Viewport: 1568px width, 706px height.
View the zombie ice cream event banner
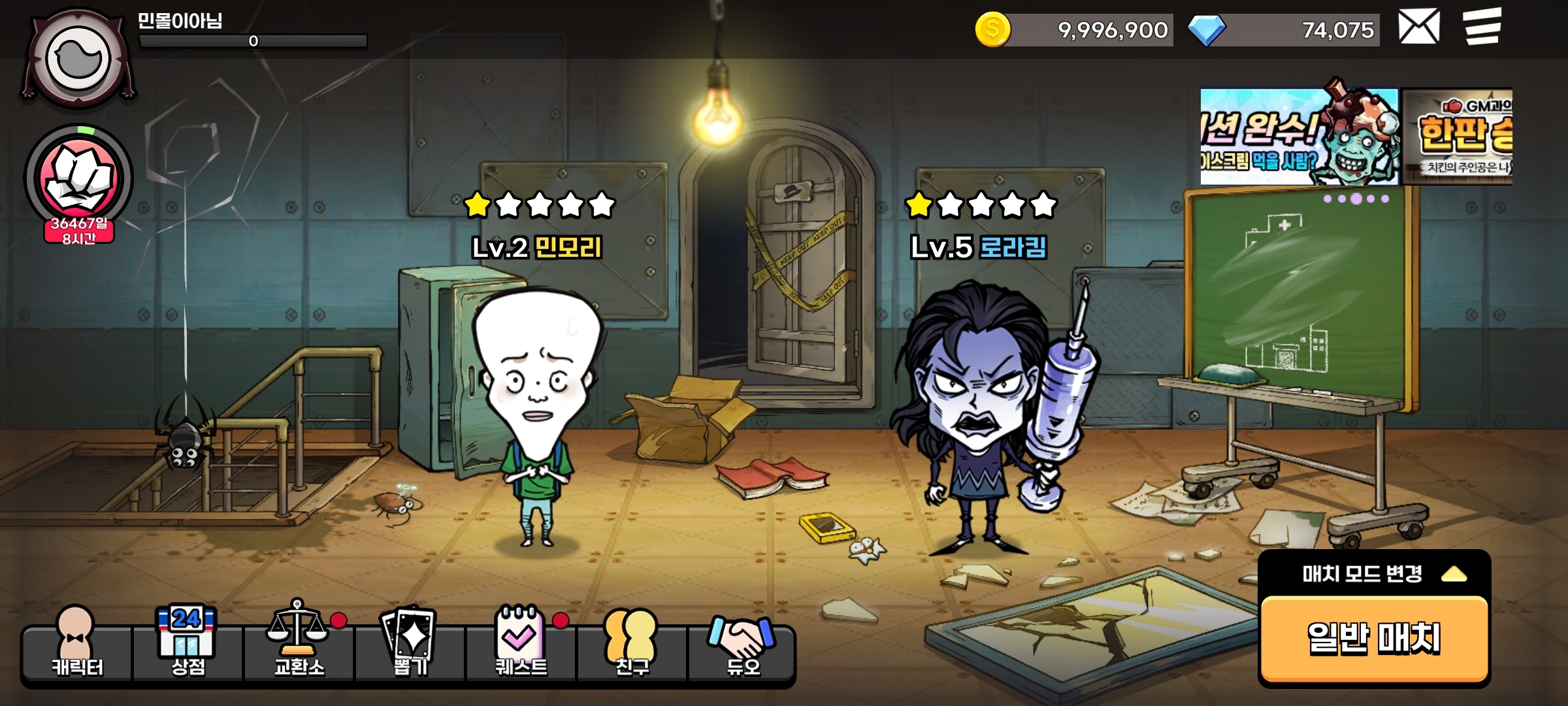click(1299, 137)
